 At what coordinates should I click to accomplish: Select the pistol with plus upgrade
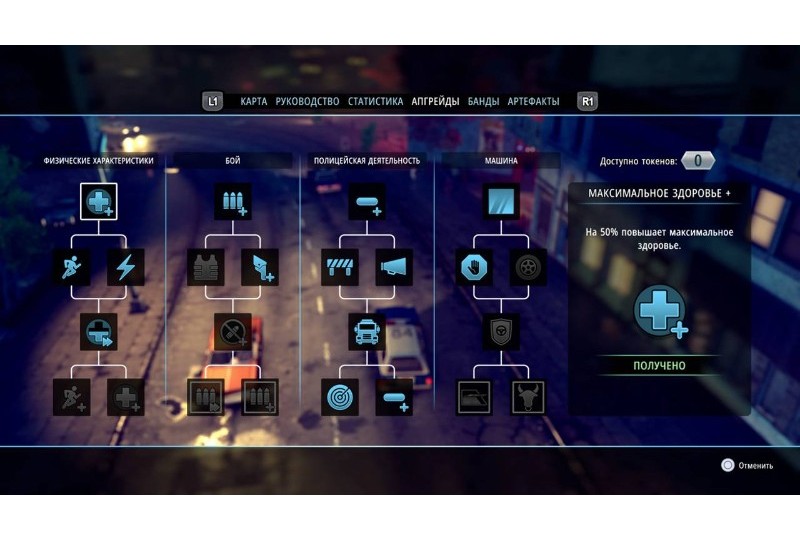coord(259,267)
